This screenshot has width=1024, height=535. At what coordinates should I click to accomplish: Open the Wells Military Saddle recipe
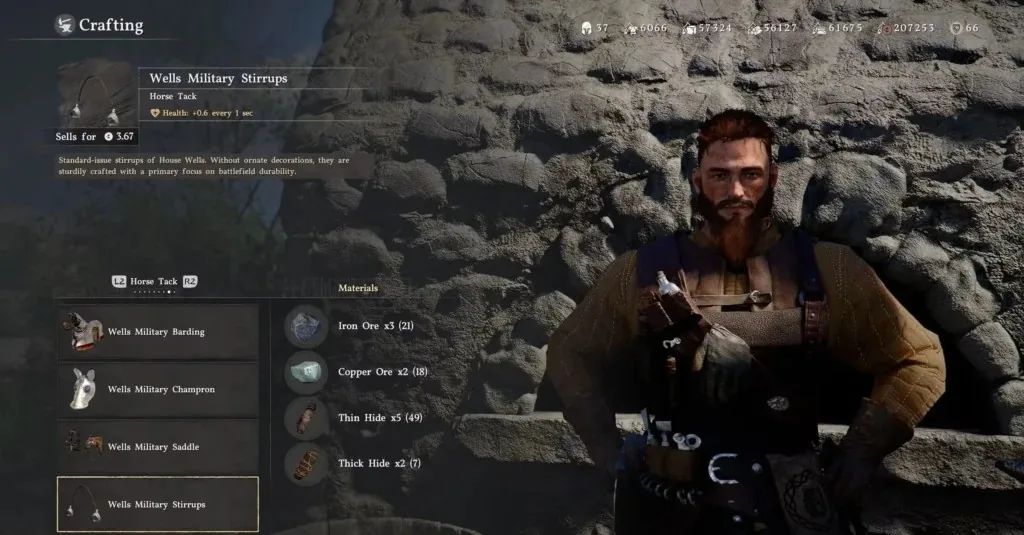pos(157,447)
